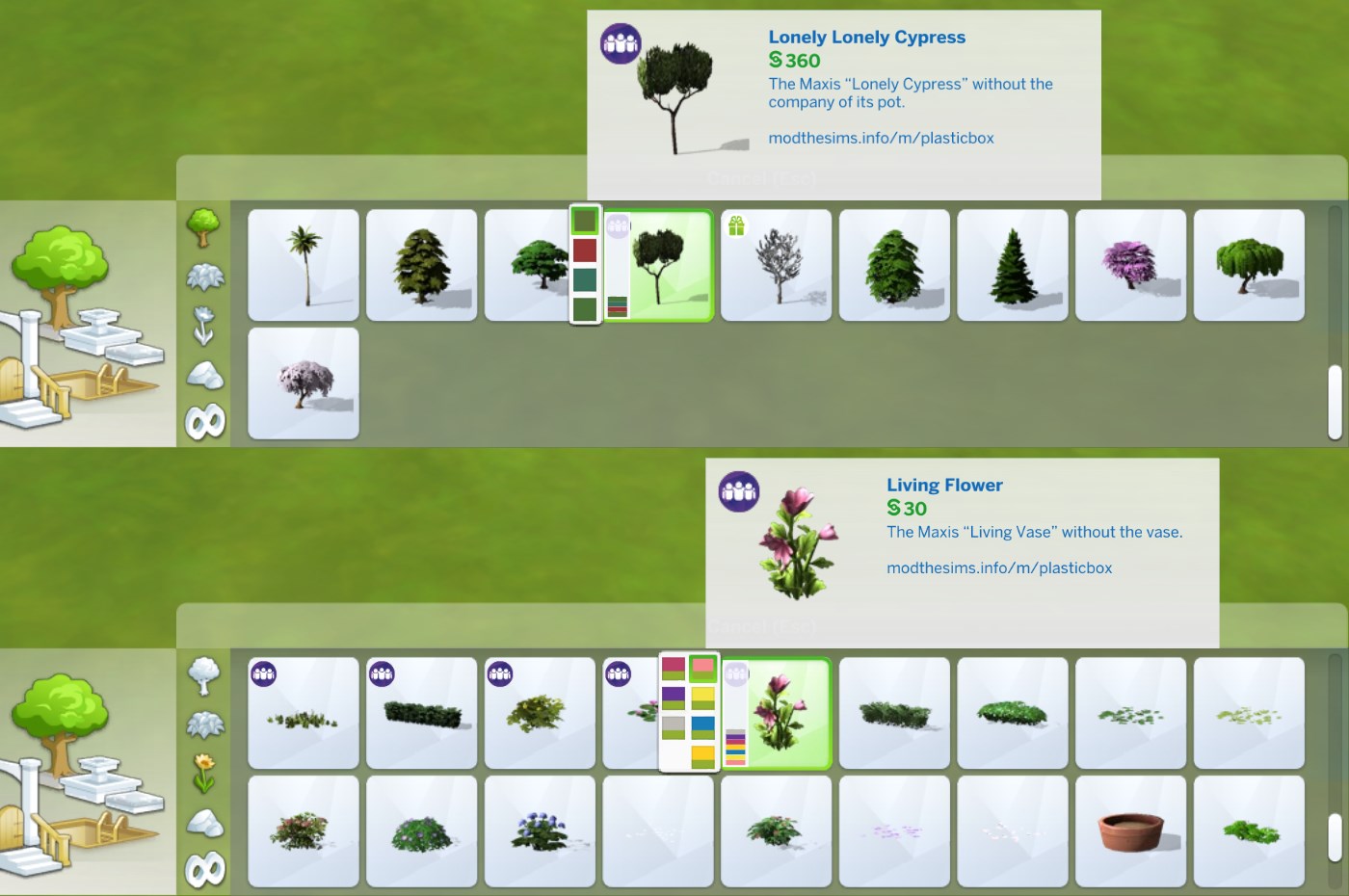Click the Maxis badge on the Living Flower tooltip
Screen dimensions: 1349x896
pyautogui.click(x=739, y=493)
